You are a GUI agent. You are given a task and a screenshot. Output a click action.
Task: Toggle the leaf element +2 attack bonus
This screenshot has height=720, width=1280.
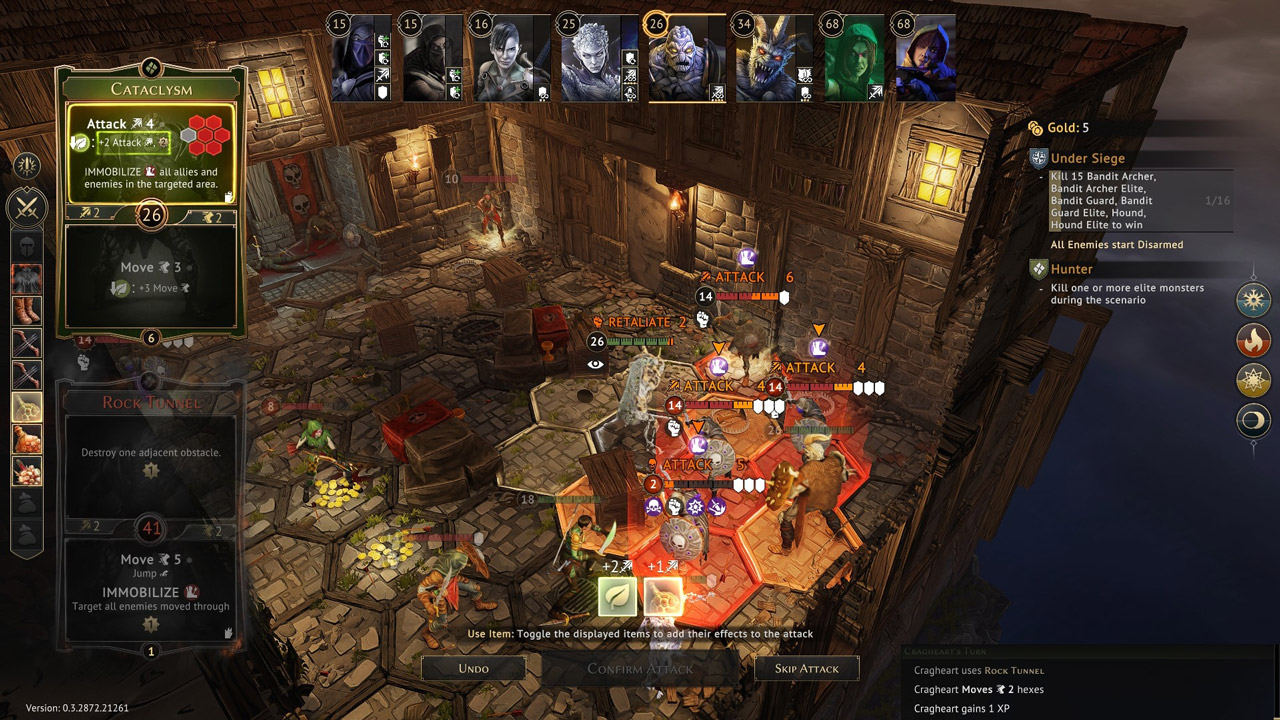coord(617,596)
